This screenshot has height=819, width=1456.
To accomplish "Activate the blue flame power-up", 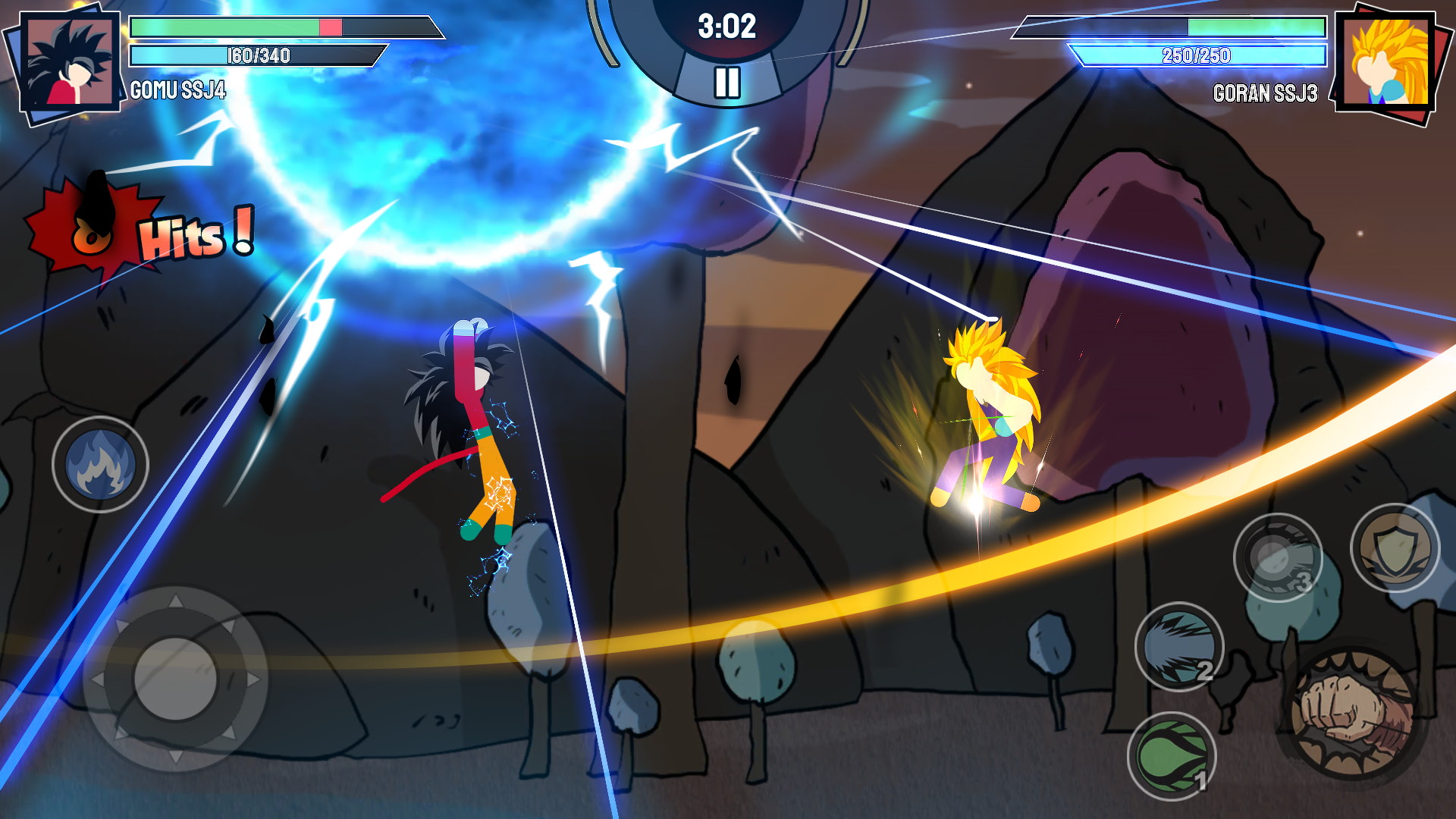I will click(99, 465).
